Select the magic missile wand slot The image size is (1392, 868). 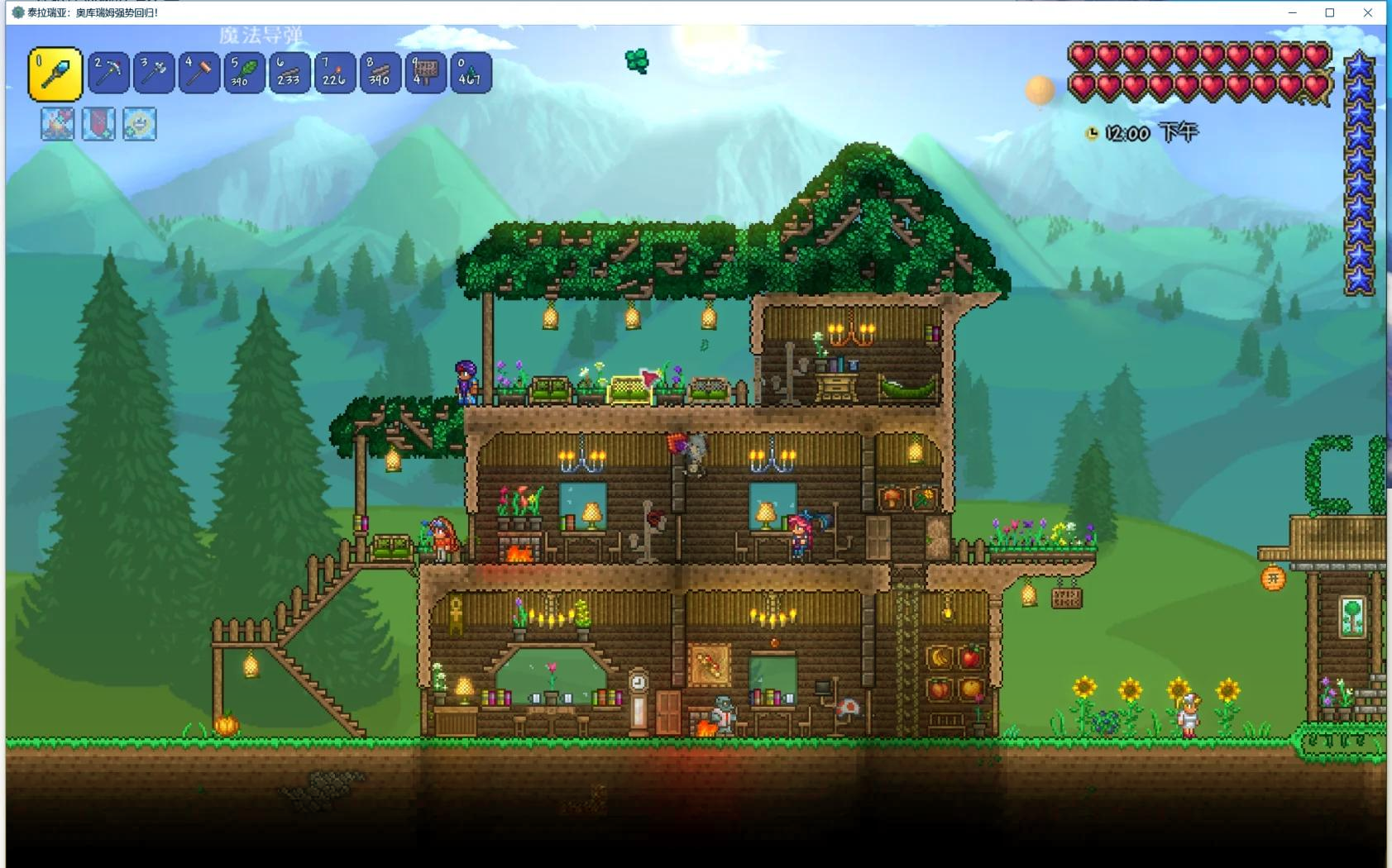55,74
